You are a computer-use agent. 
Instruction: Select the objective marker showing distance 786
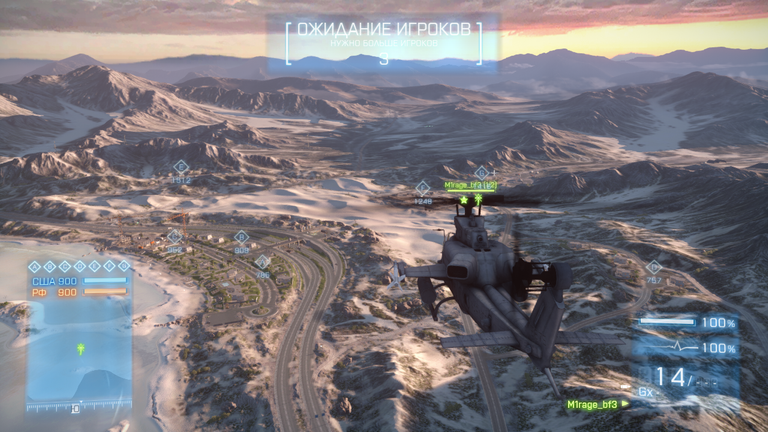tap(262, 262)
